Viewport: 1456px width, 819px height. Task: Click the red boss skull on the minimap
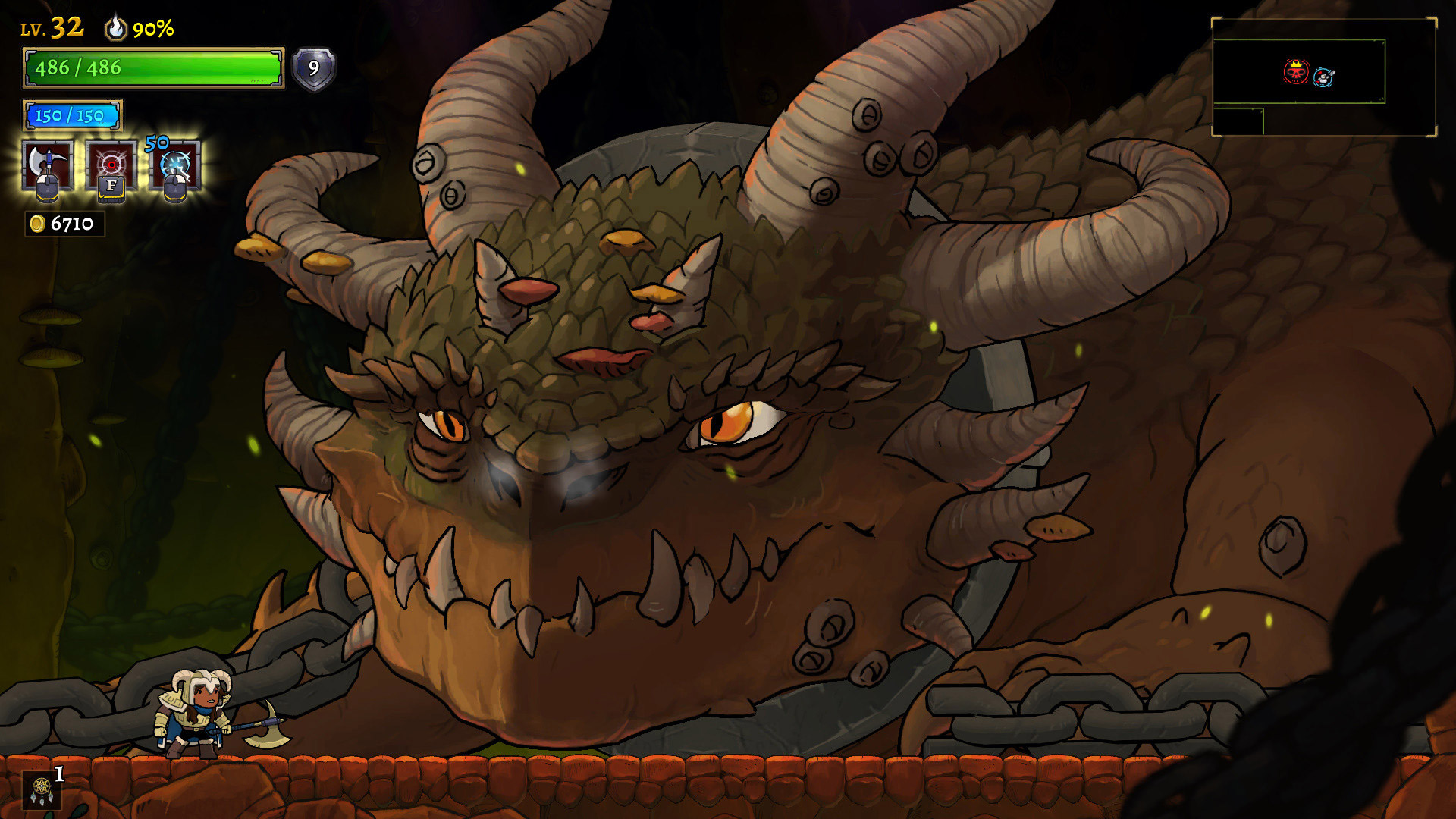coord(1296,71)
